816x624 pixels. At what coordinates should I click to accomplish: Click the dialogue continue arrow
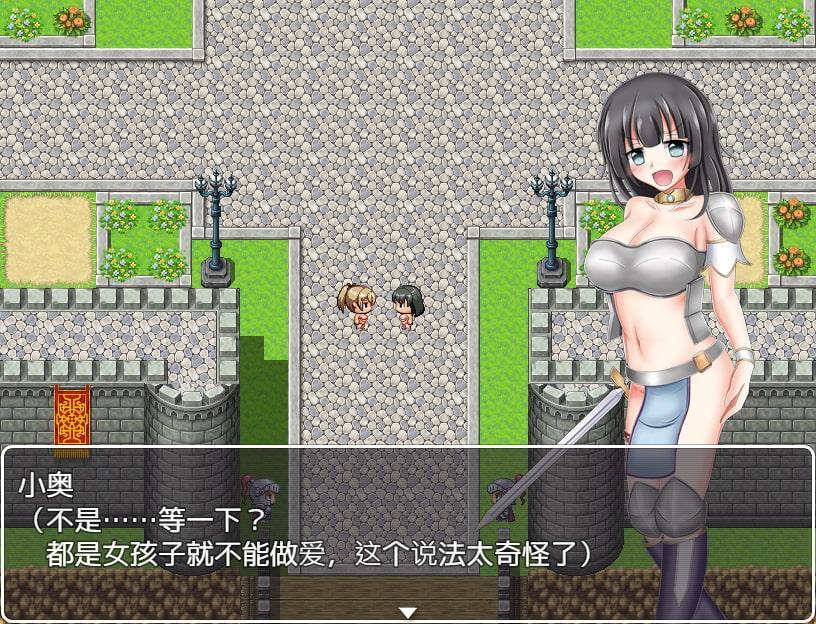407,612
